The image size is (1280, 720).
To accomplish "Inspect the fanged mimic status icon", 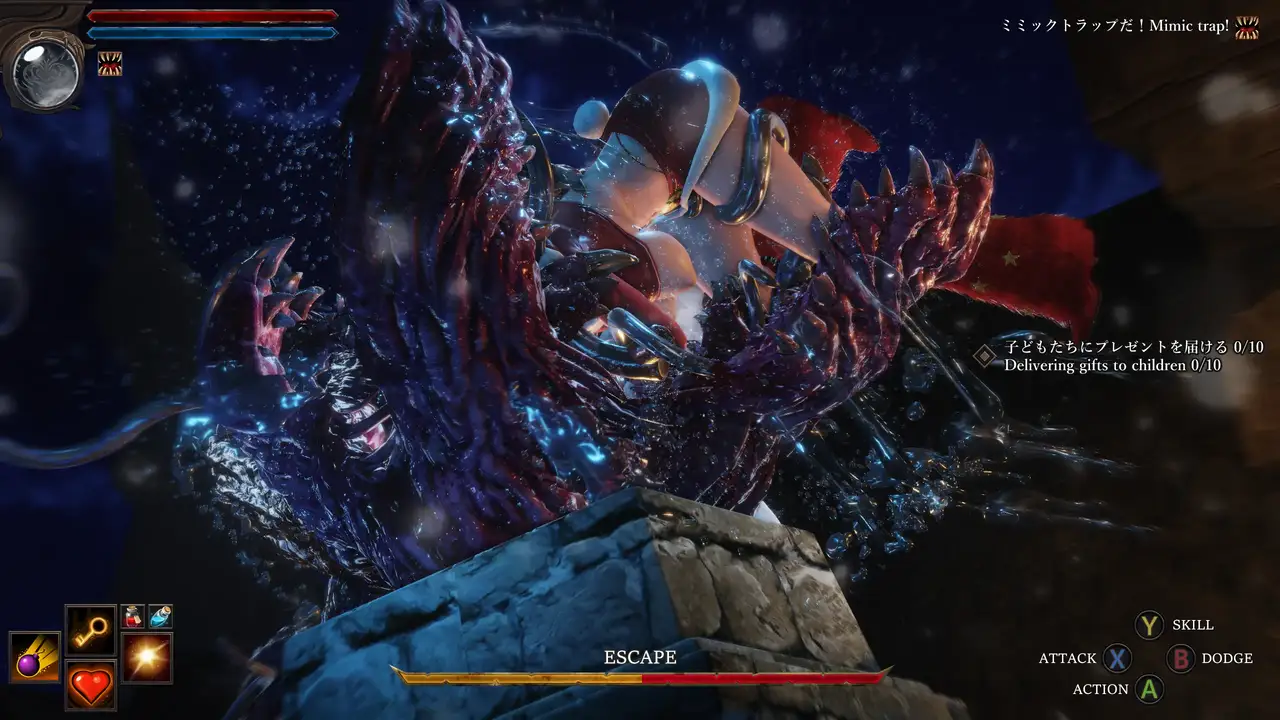I will [110, 65].
